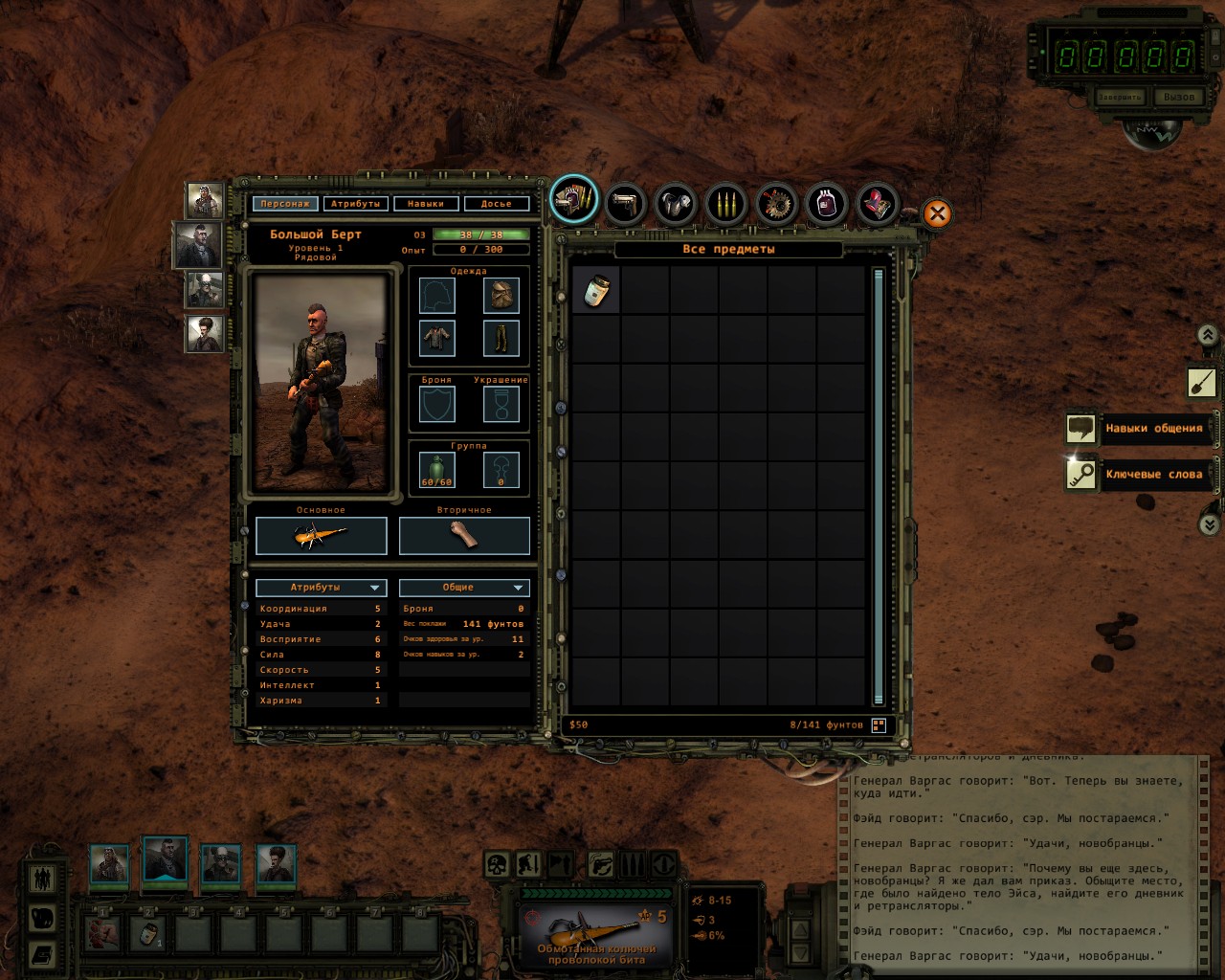1225x980 pixels.
Task: Select the gear cog inventory filter
Action: click(776, 203)
